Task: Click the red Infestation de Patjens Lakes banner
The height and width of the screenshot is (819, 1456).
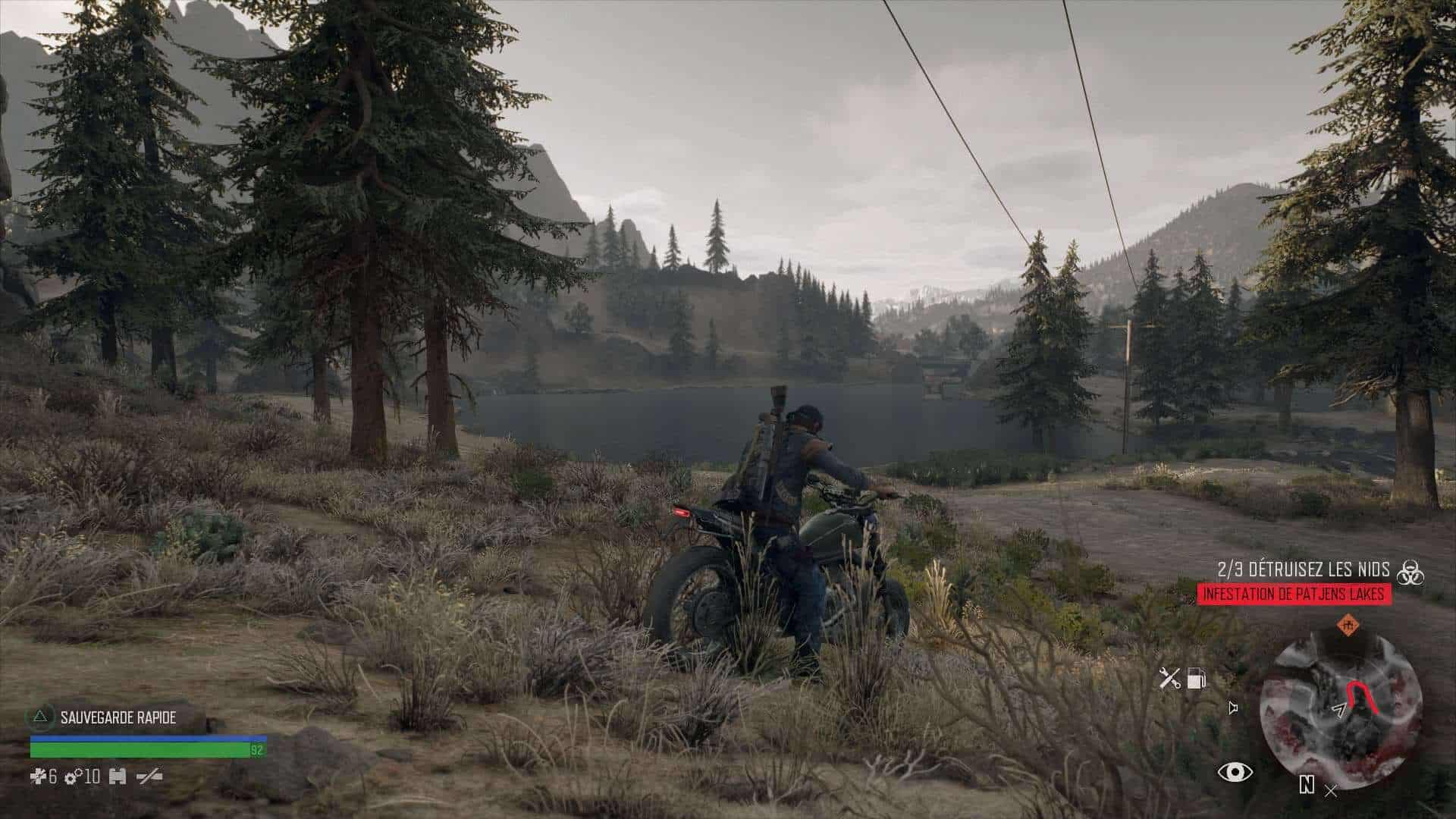Action: point(1294,594)
